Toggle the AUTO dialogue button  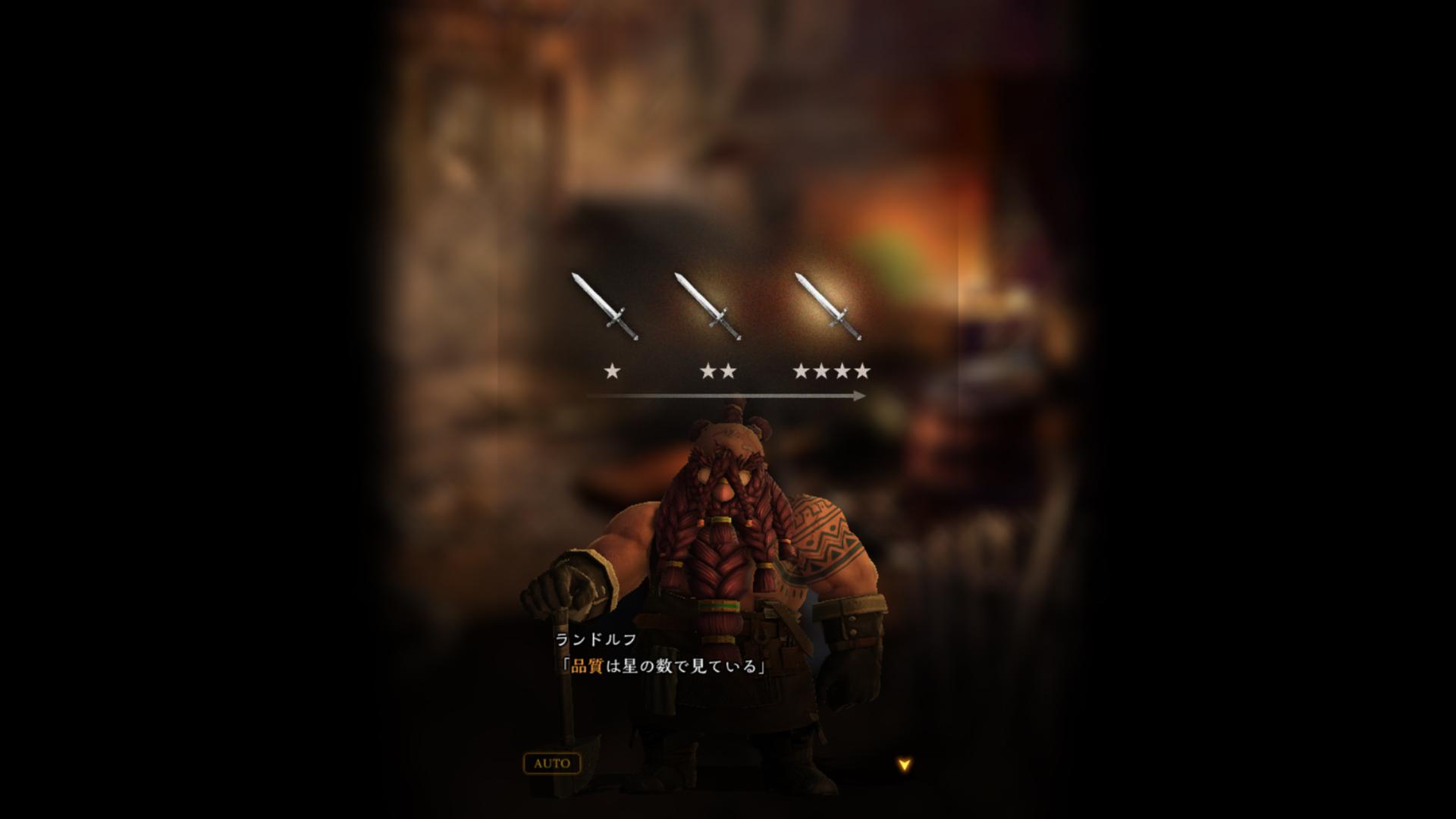(x=551, y=763)
